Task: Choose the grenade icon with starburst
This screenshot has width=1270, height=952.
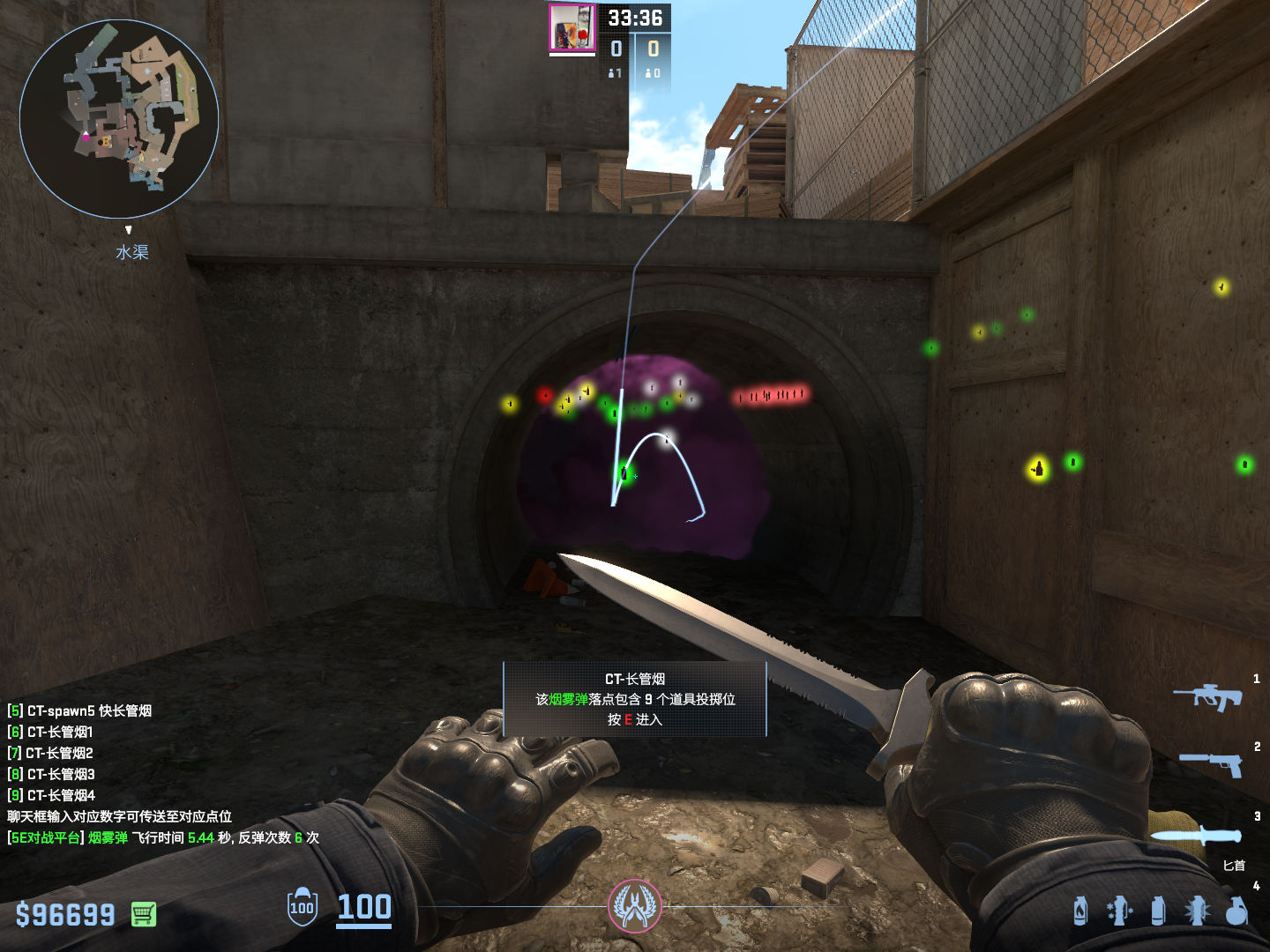Action: pos(1197,911)
